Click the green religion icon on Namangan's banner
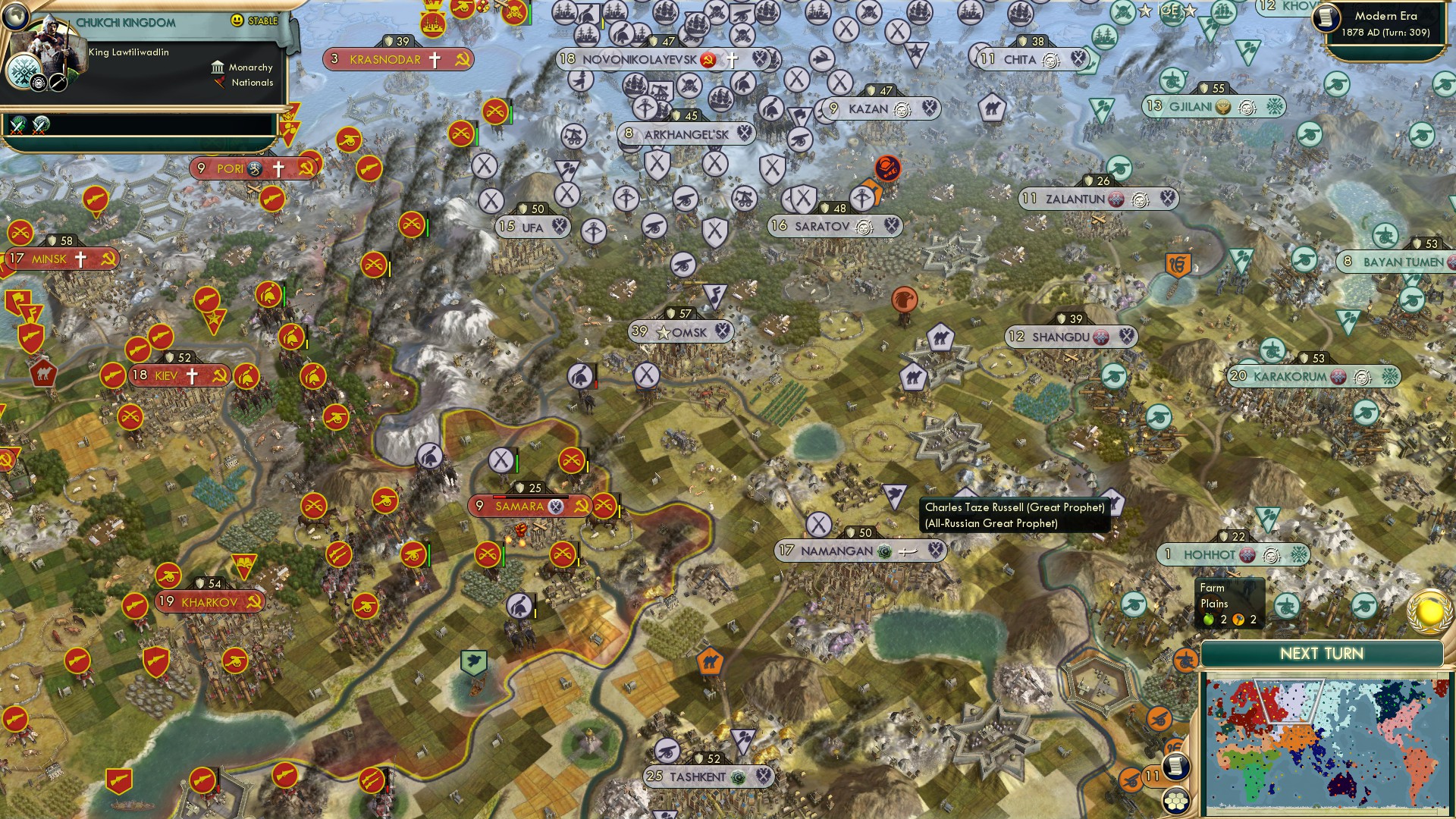Viewport: 1456px width, 819px height. tap(884, 551)
